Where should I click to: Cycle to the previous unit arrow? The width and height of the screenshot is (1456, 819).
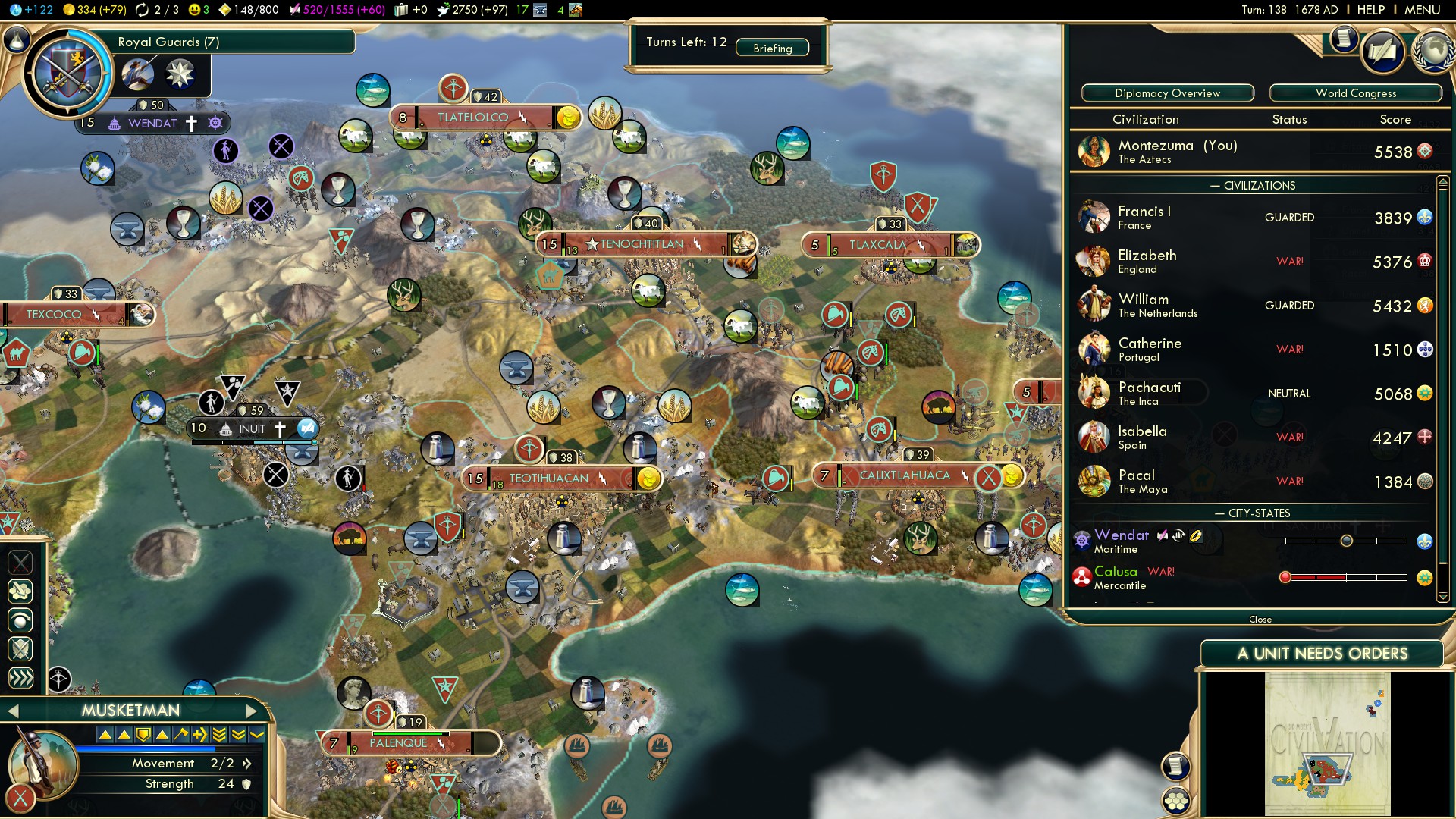[12, 711]
